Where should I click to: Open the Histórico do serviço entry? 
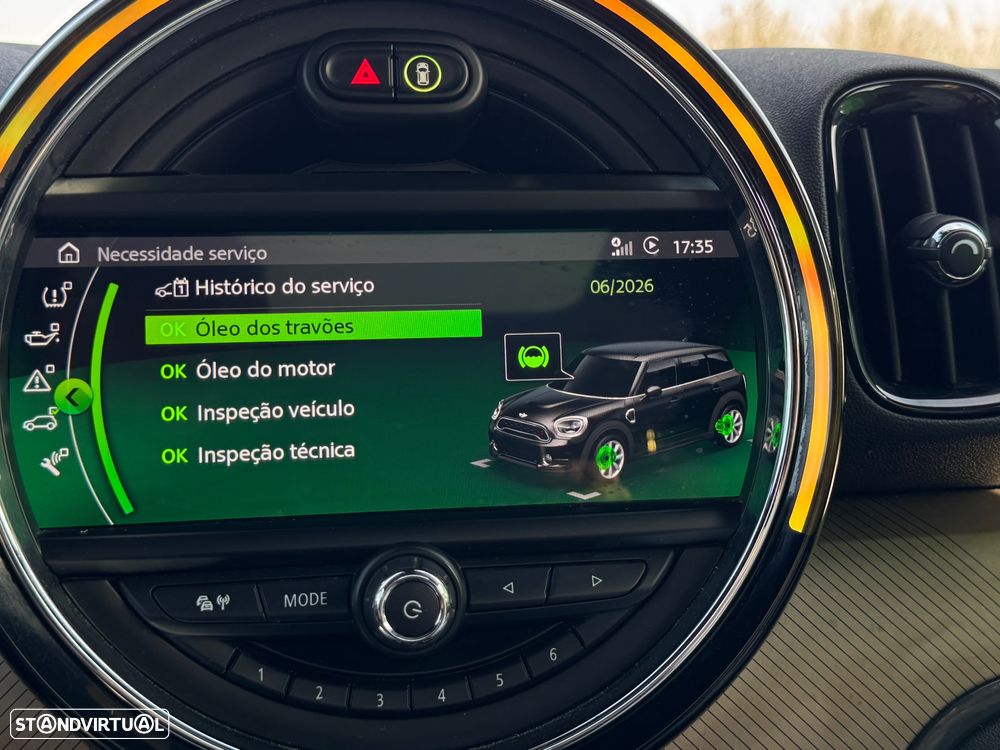(283, 287)
